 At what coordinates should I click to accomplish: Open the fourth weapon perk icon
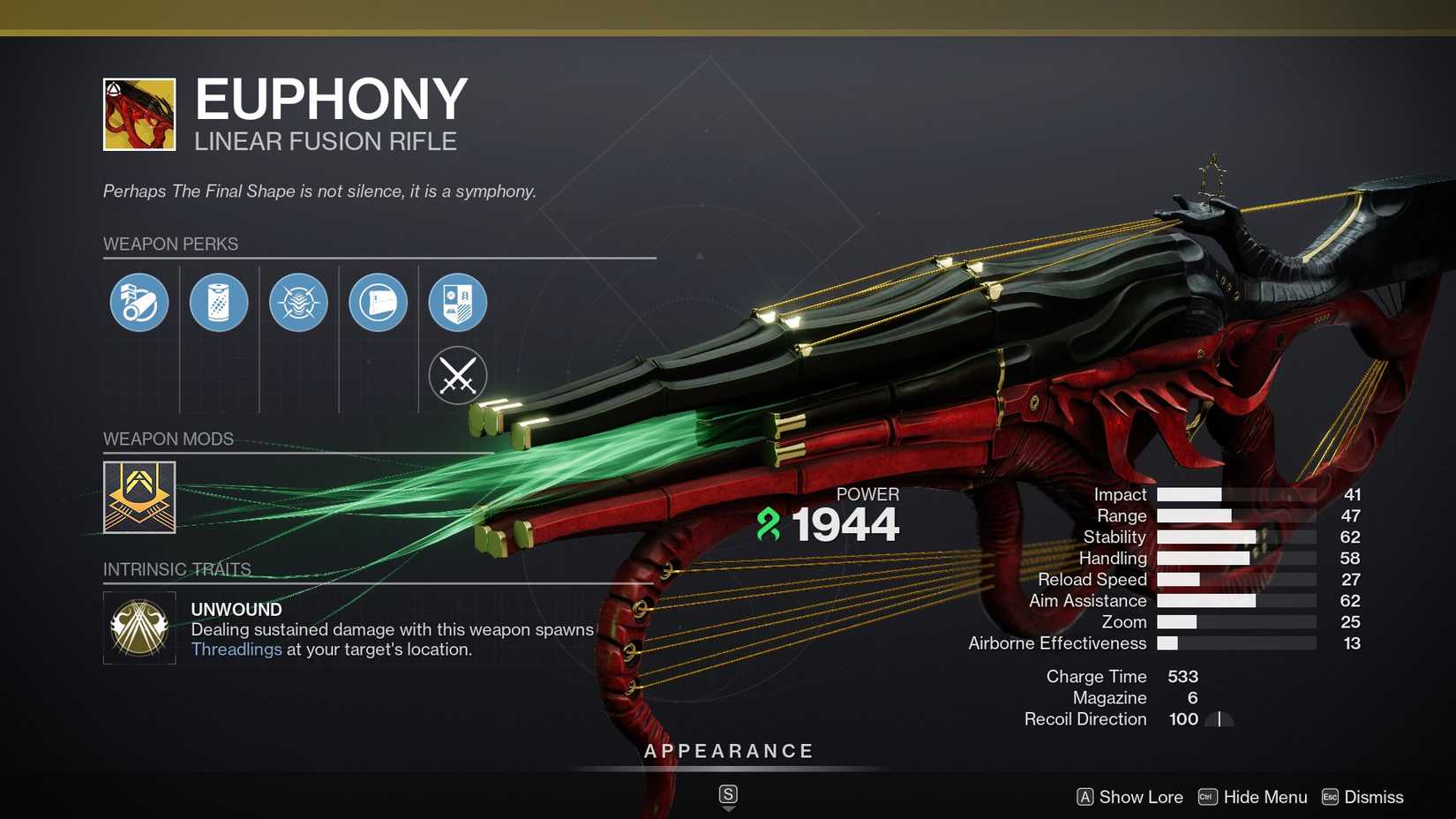tap(378, 302)
